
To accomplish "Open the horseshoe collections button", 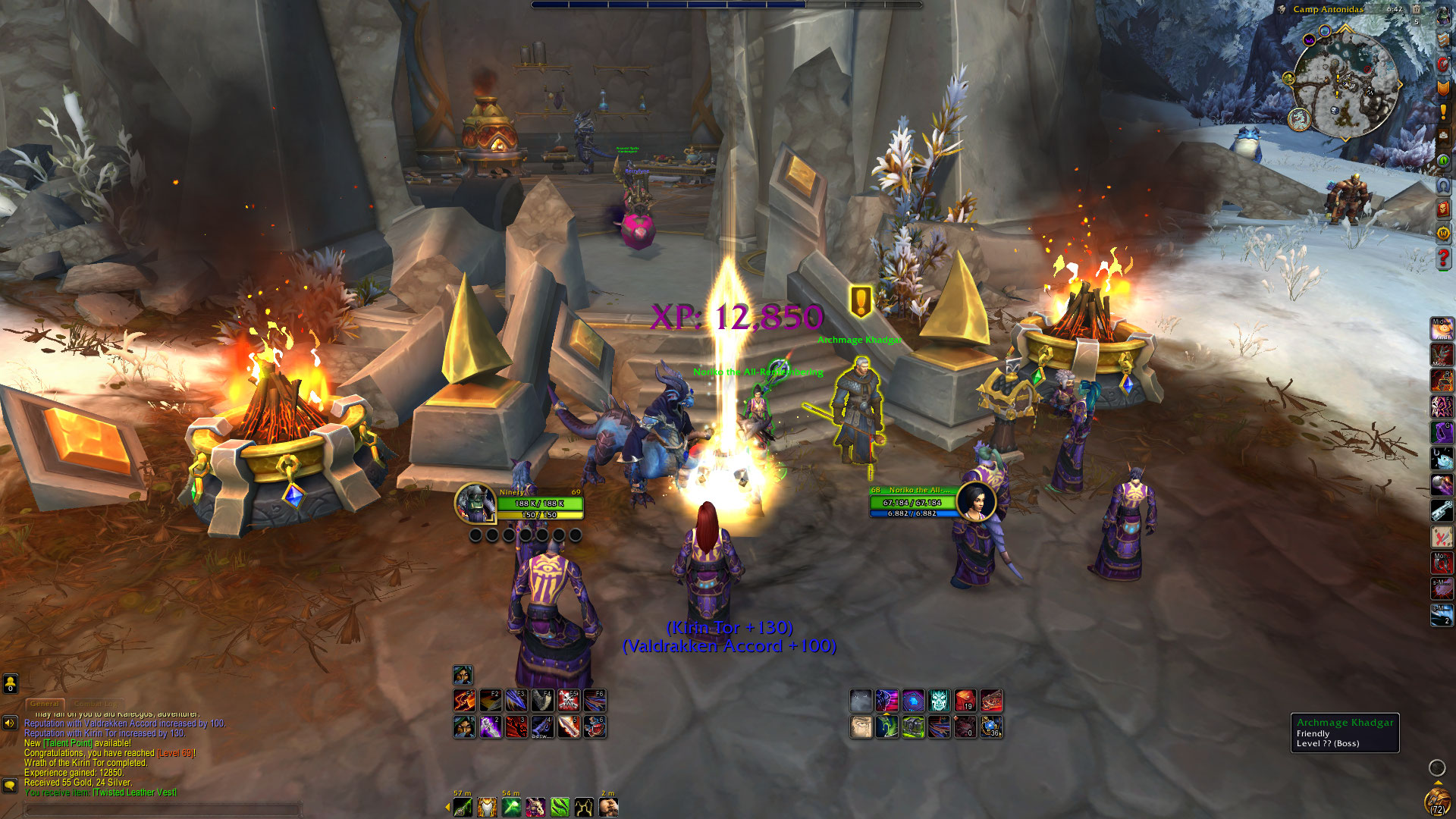I will [x=1443, y=185].
